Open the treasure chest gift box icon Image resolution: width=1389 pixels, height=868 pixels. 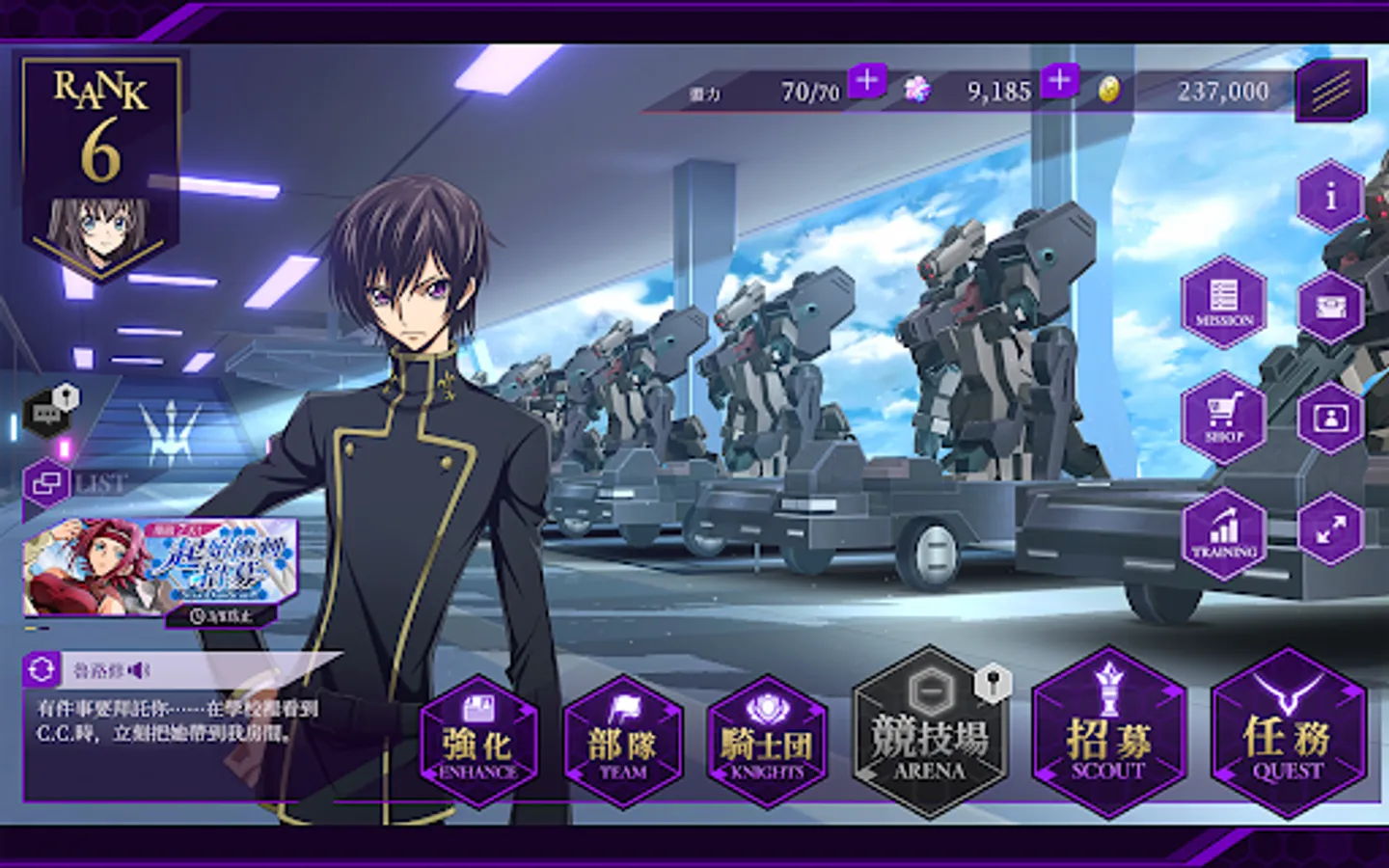tap(1331, 308)
